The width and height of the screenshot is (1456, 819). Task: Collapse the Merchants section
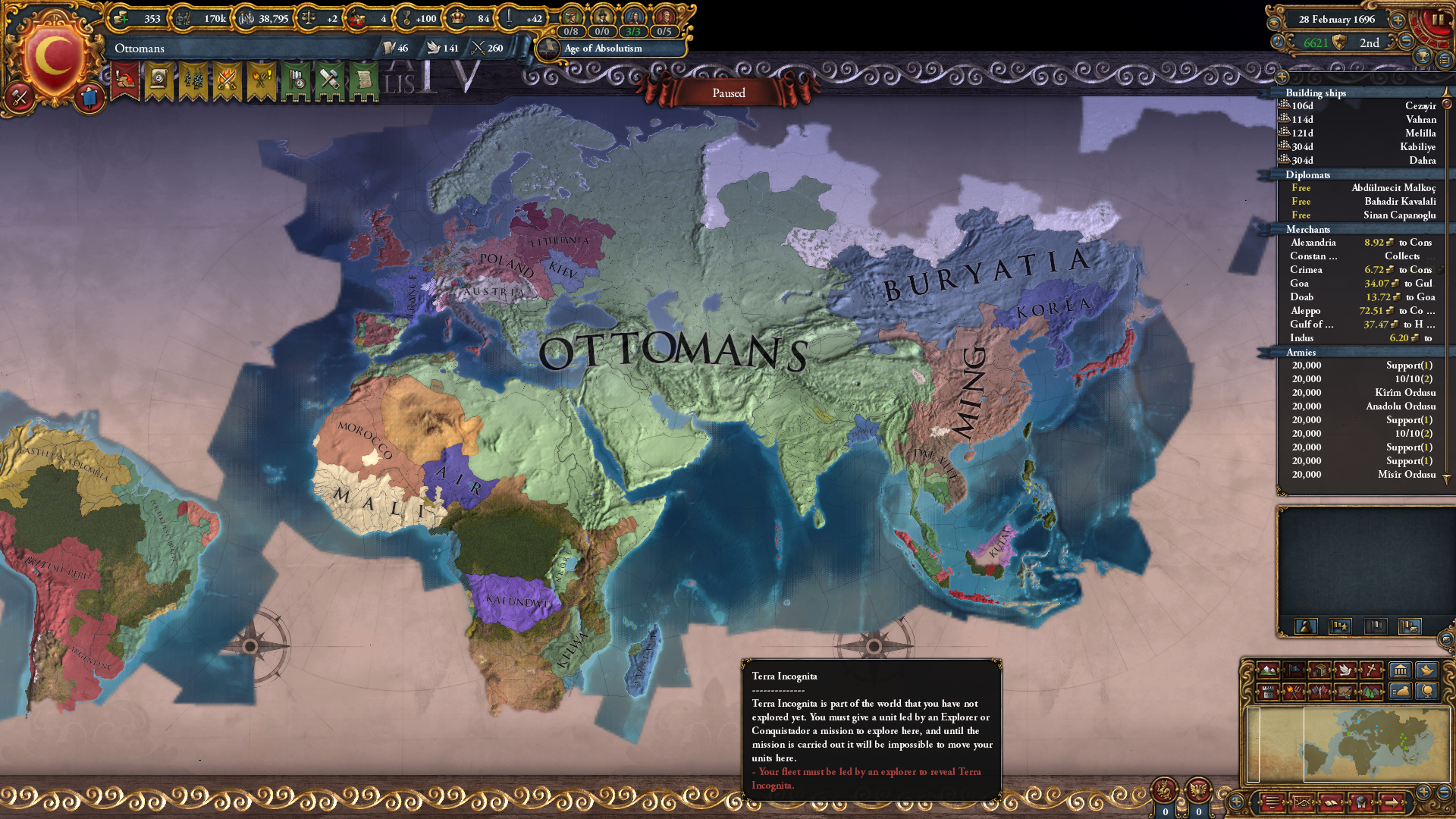pos(1308,229)
